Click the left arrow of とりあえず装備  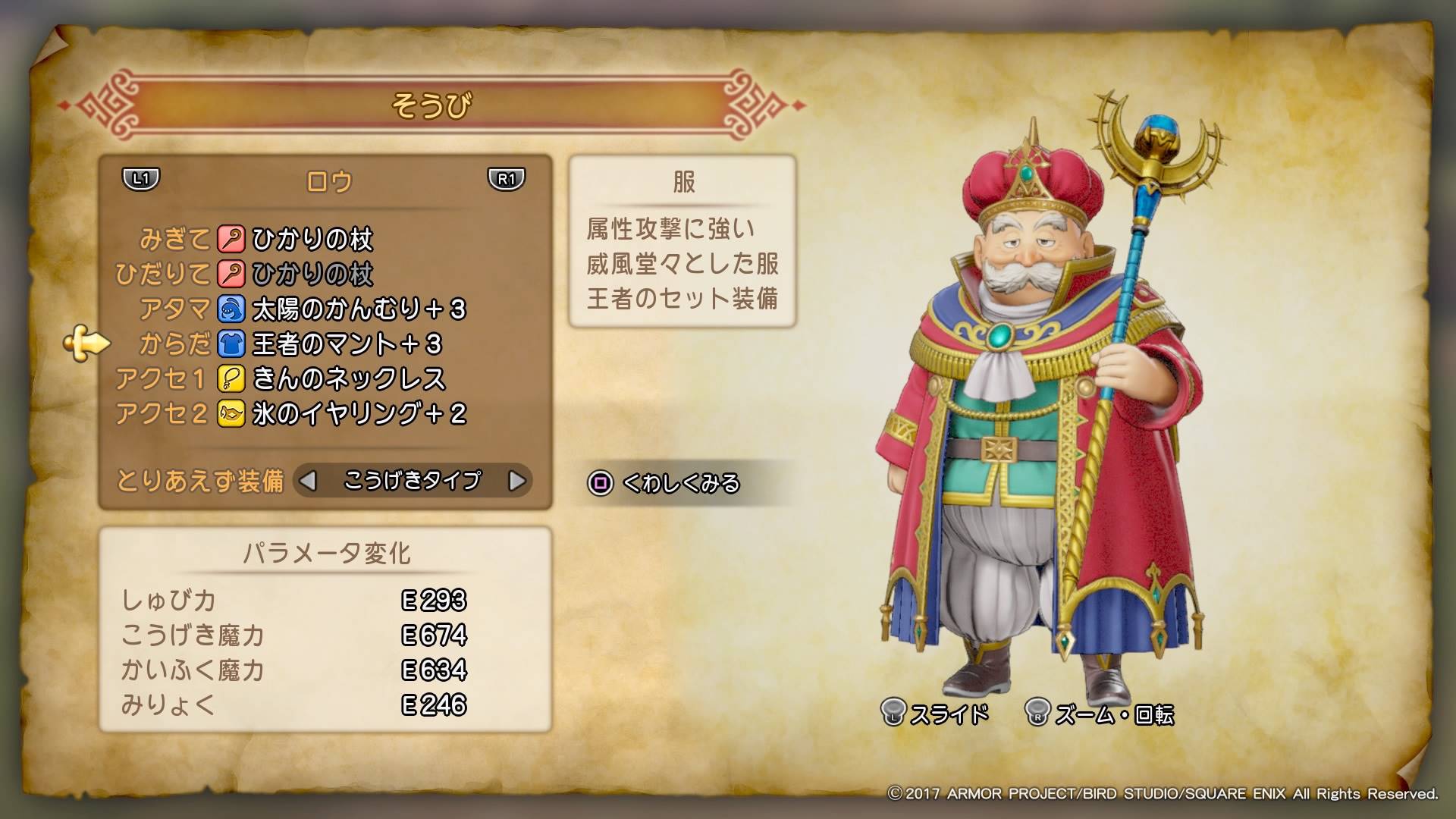click(308, 481)
